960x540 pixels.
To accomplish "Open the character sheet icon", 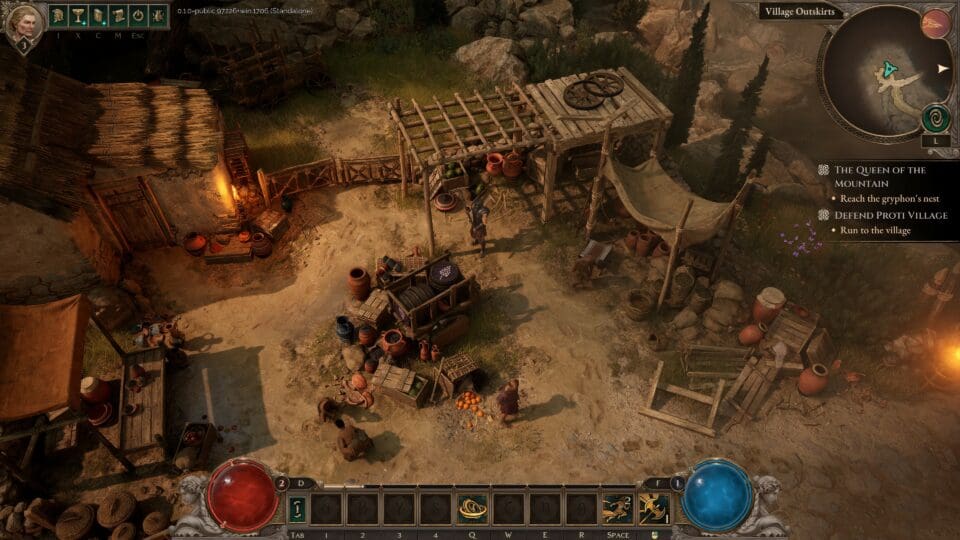I will click(98, 17).
